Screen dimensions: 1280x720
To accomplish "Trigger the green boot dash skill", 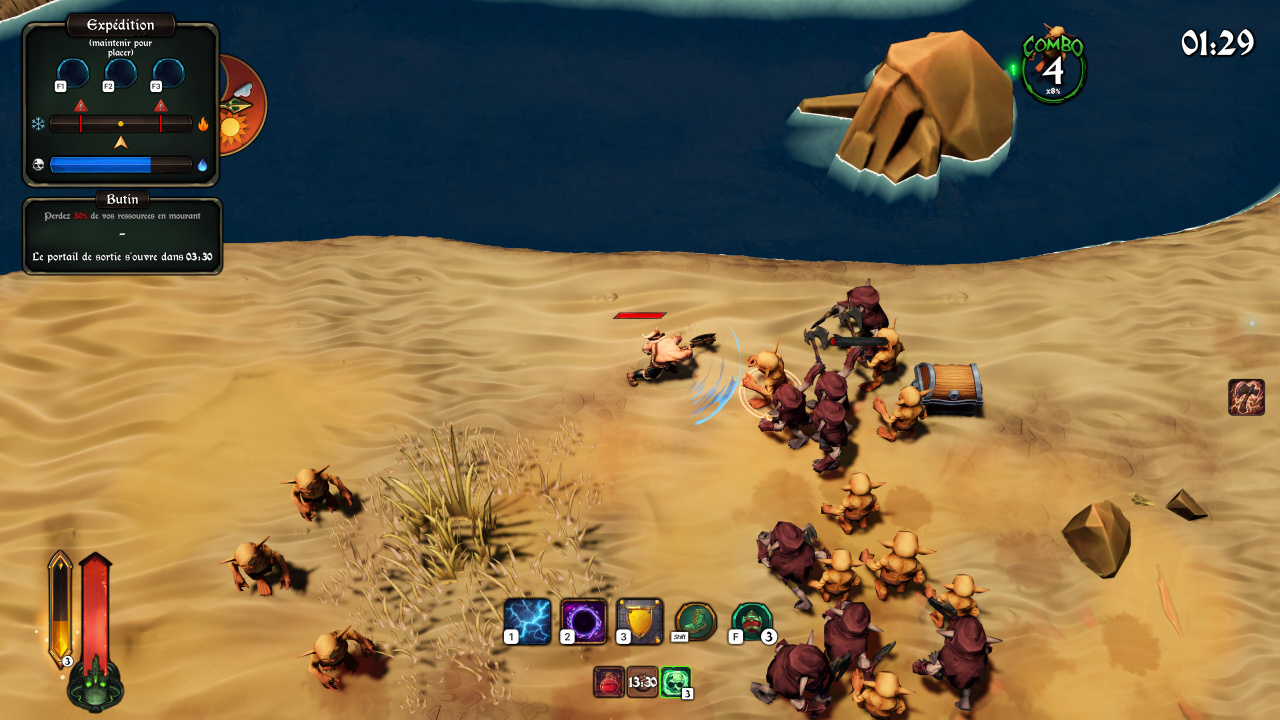I will click(x=696, y=620).
